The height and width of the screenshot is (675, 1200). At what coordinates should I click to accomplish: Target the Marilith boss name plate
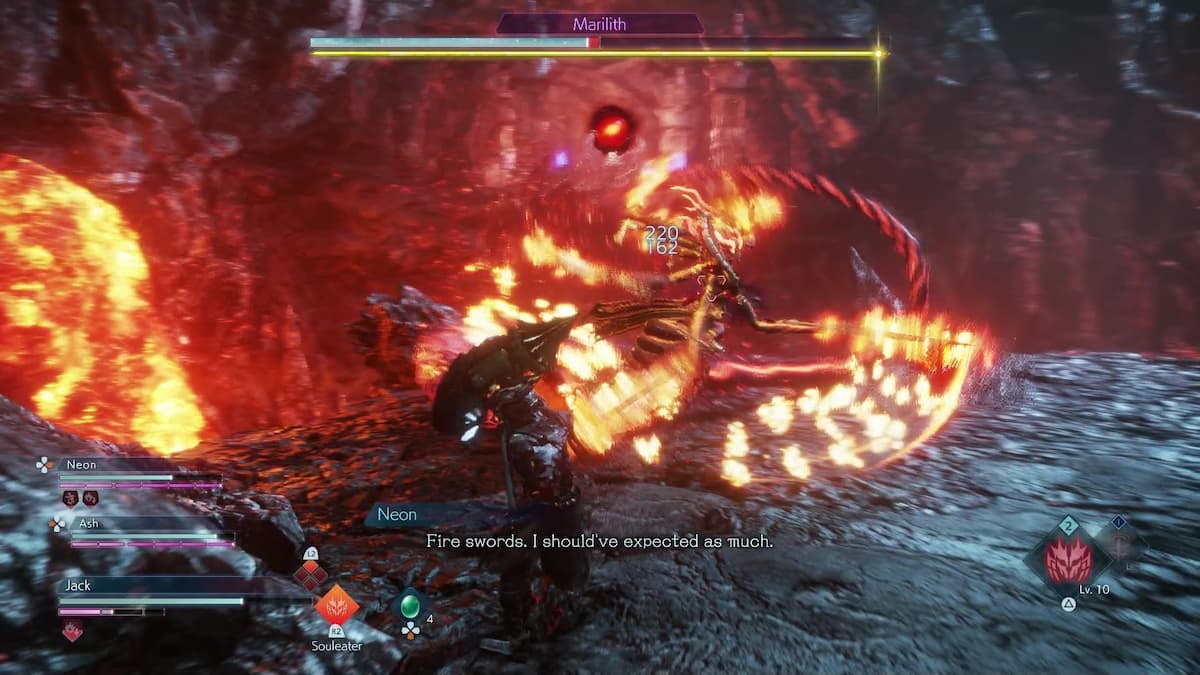(600, 24)
